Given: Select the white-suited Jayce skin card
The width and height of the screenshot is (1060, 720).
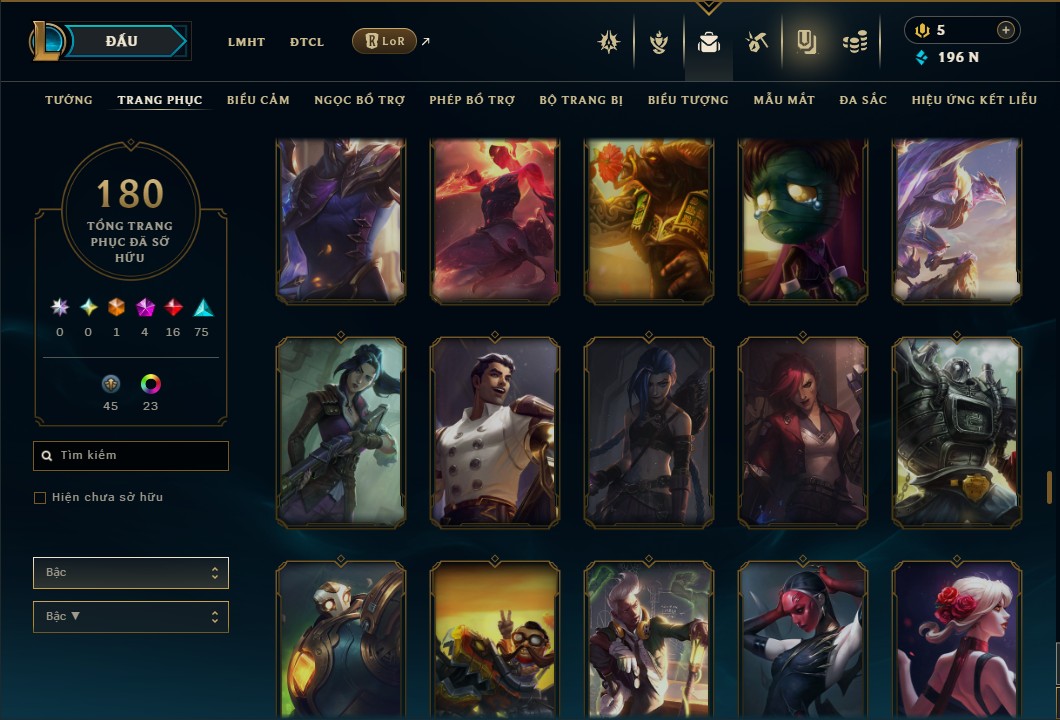Looking at the screenshot, I should click(x=494, y=432).
